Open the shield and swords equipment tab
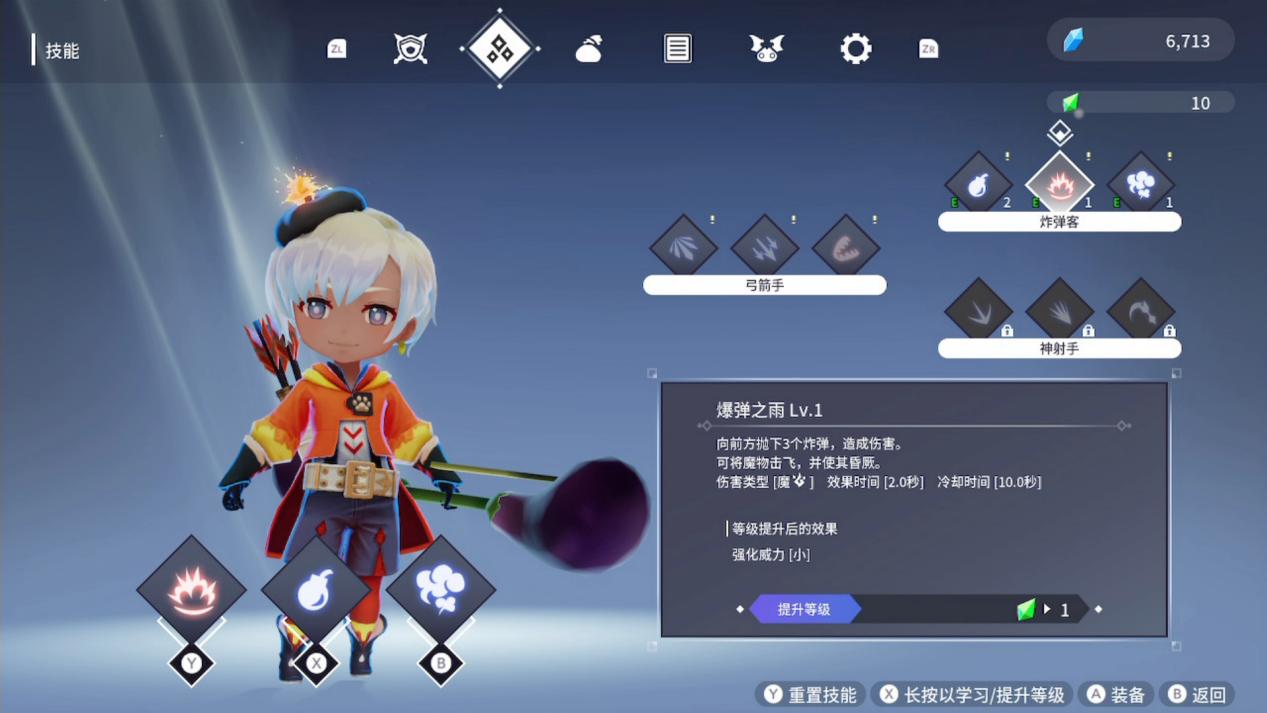This screenshot has height=713, width=1267. click(410, 48)
